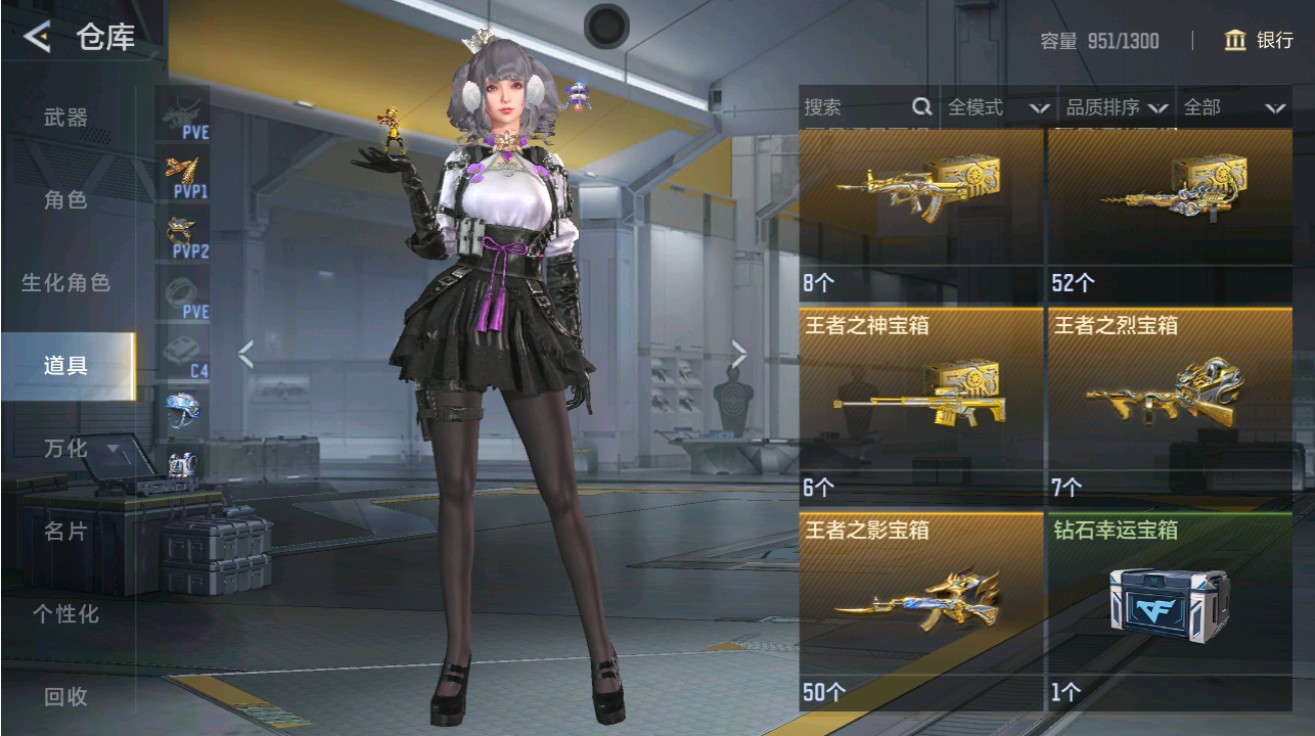Open the 万化 category
This screenshot has width=1315, height=736.
pyautogui.click(x=65, y=450)
